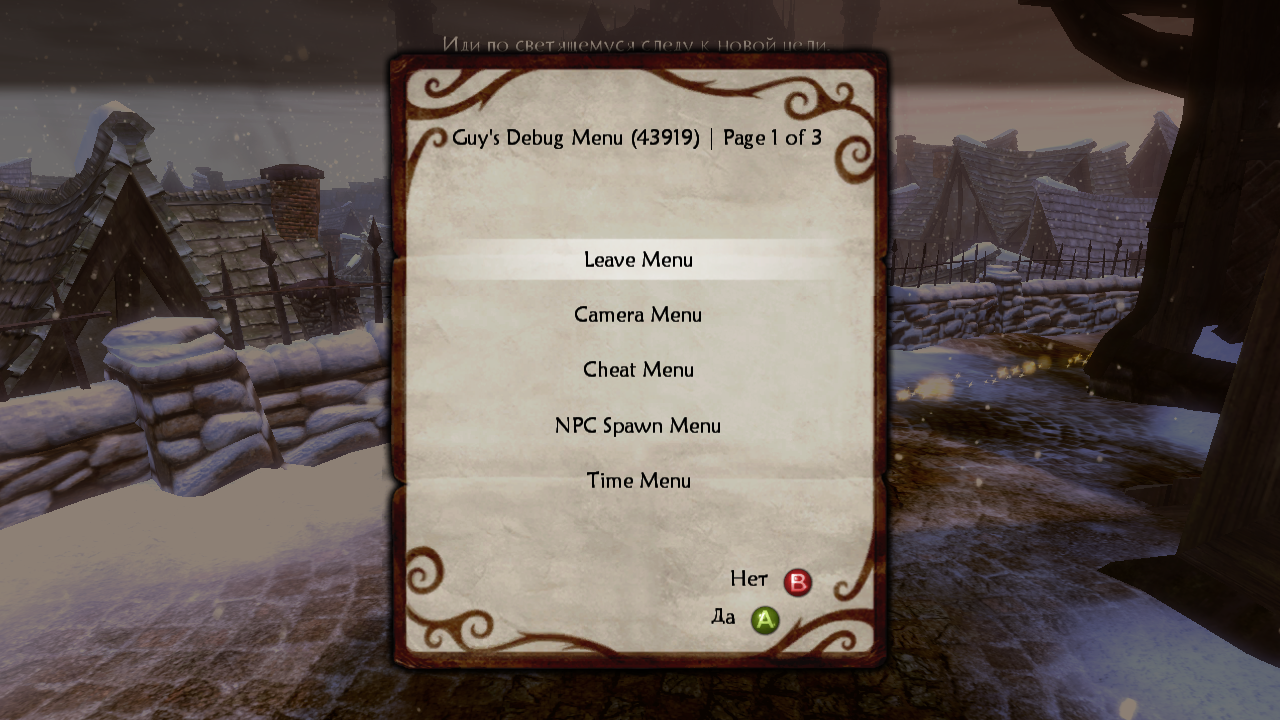This screenshot has width=1280, height=720.
Task: Open the Camera Menu
Action: click(x=638, y=315)
